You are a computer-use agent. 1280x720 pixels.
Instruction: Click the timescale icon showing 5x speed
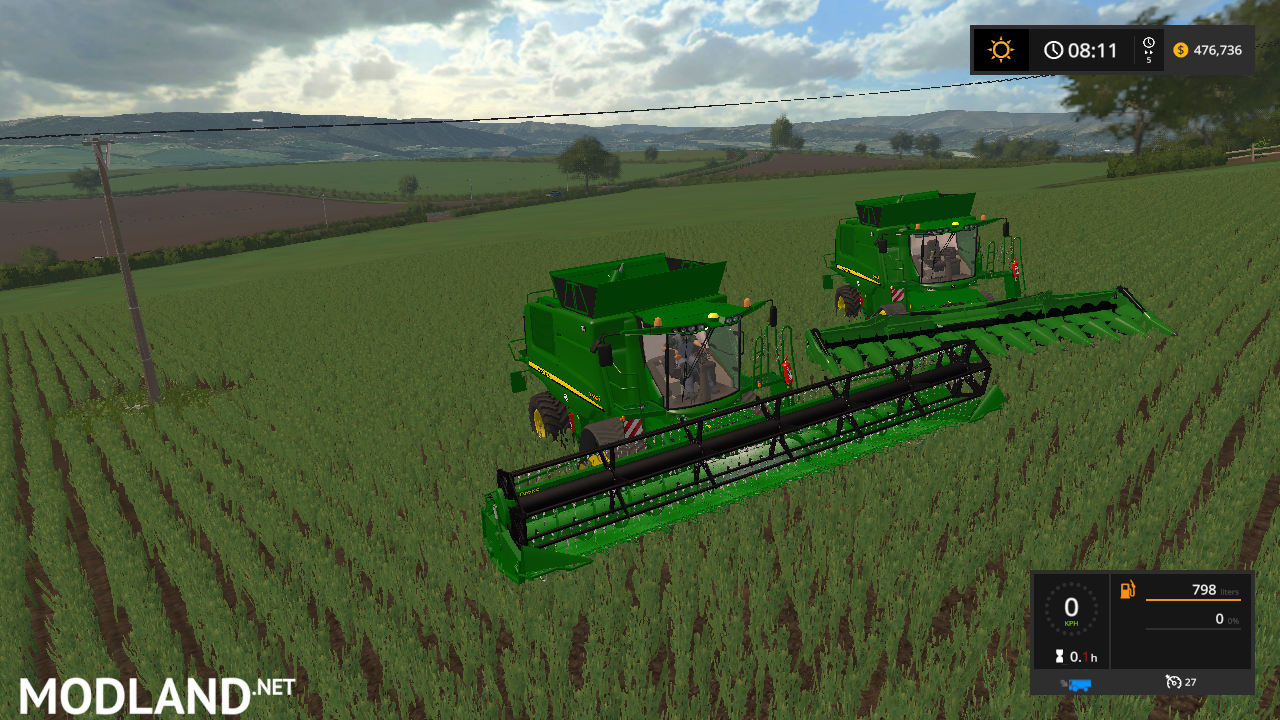pos(1149,49)
